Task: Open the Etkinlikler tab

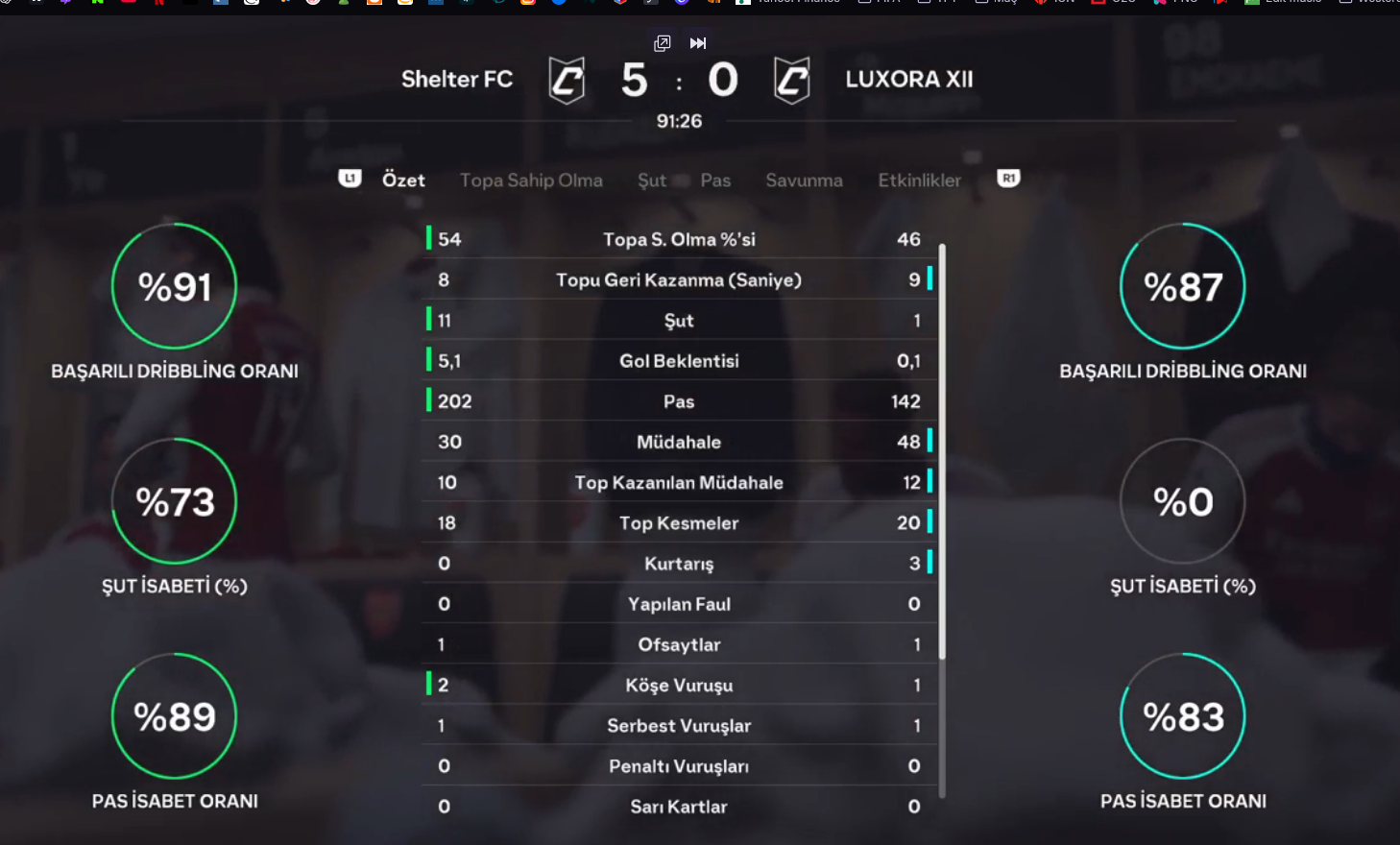Action: click(919, 180)
